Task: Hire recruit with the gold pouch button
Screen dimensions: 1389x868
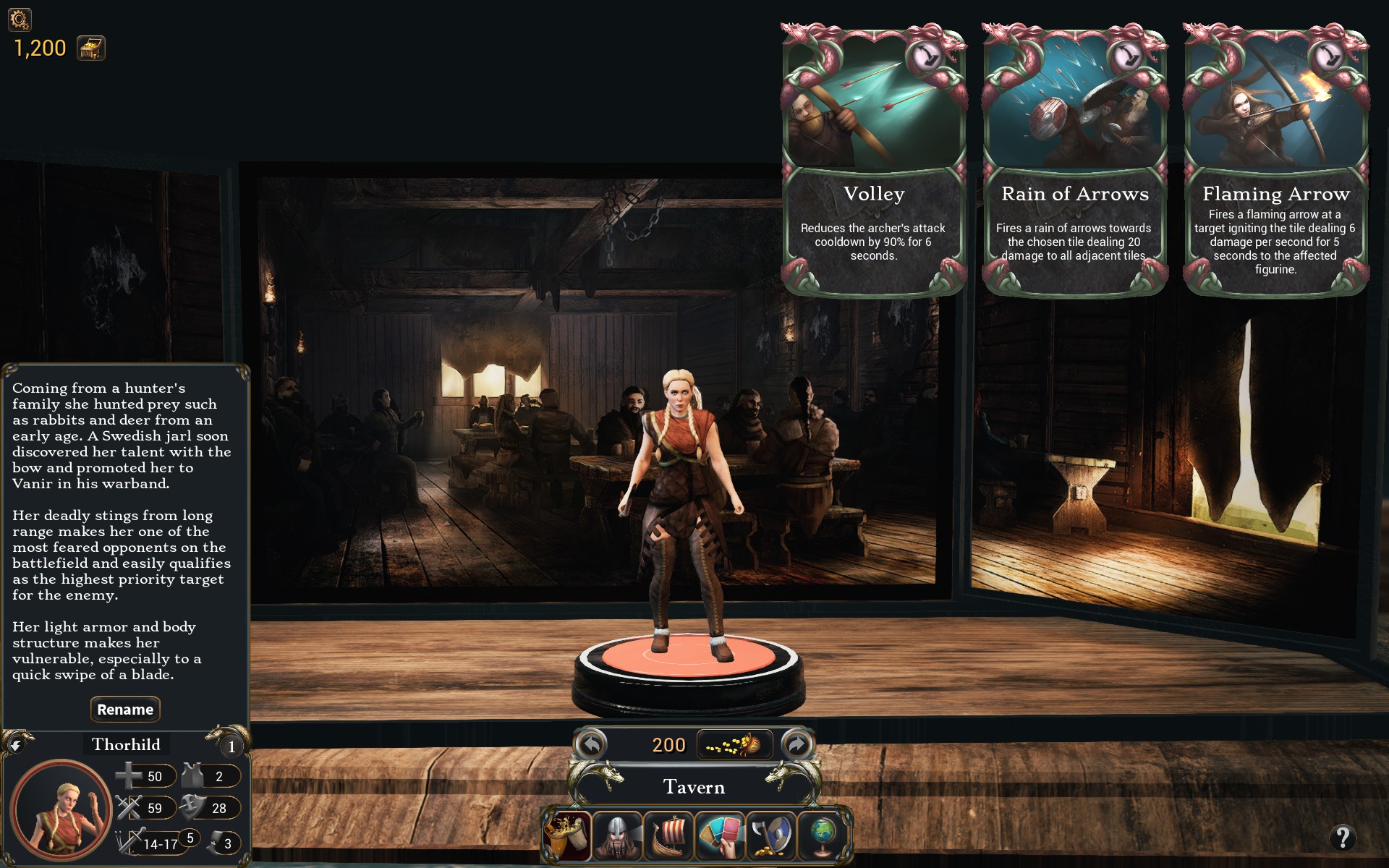Action: pos(734,744)
